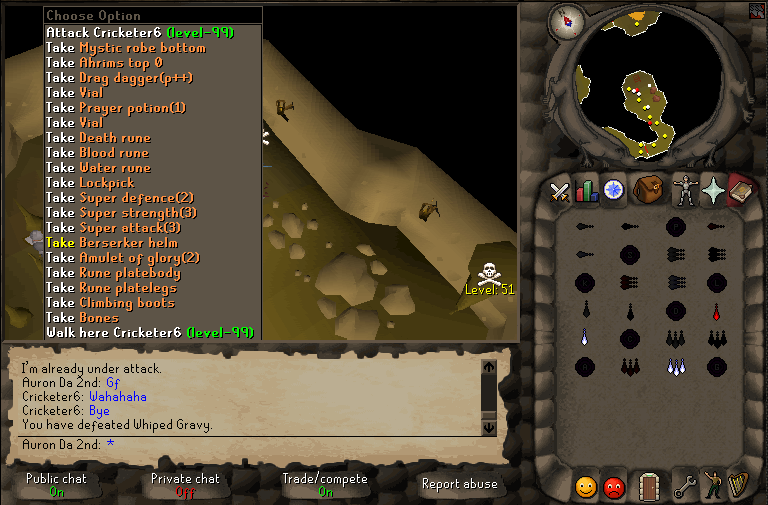Switch to the crossed swords combat tab

559,190
